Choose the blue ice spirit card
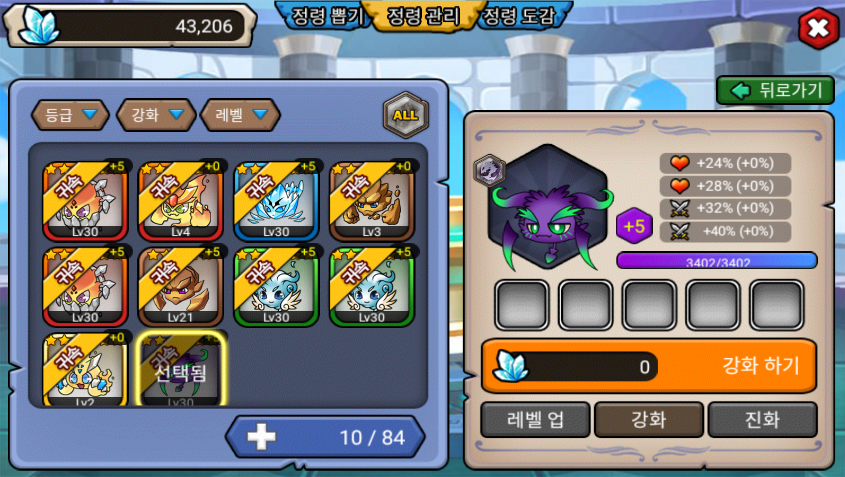The width and height of the screenshot is (845, 477). point(275,200)
